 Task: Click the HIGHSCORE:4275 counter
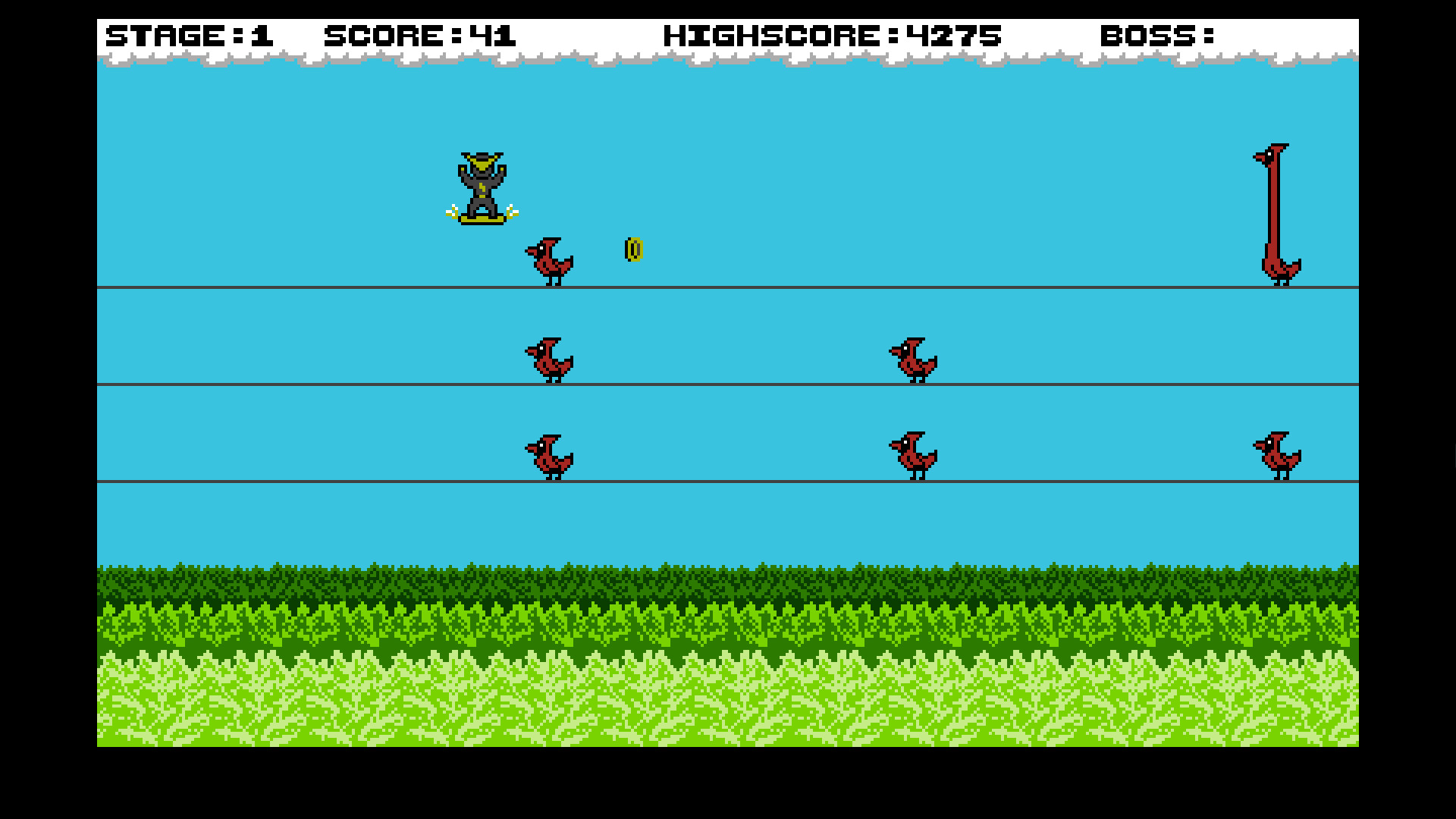[830, 35]
